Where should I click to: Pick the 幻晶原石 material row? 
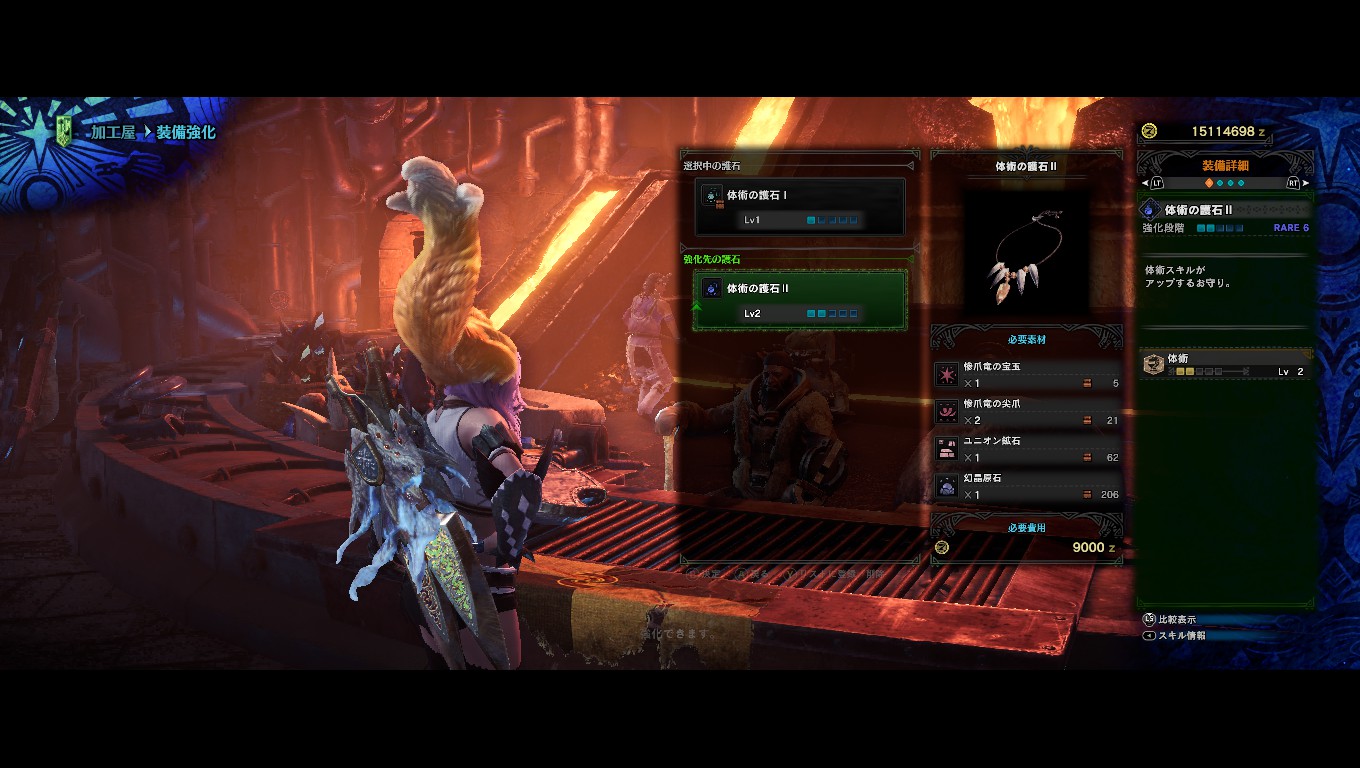1026,486
